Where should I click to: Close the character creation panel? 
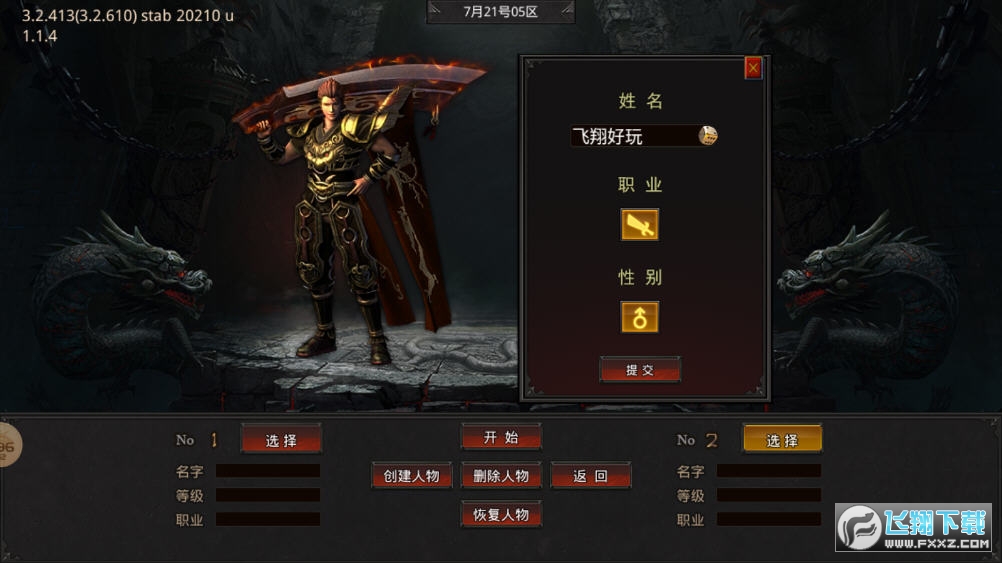tap(753, 68)
